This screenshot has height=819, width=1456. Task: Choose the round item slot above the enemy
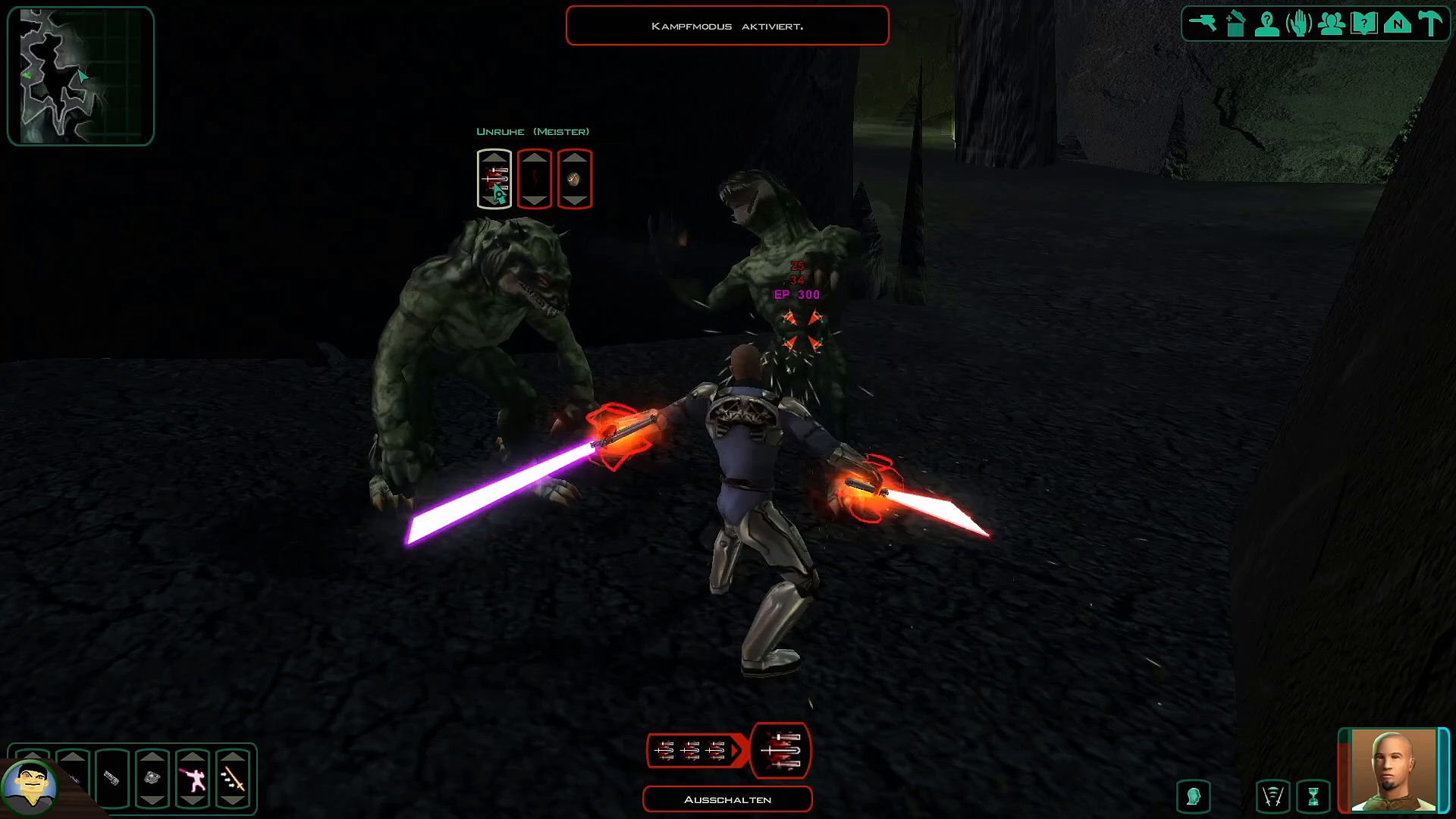coord(574,179)
